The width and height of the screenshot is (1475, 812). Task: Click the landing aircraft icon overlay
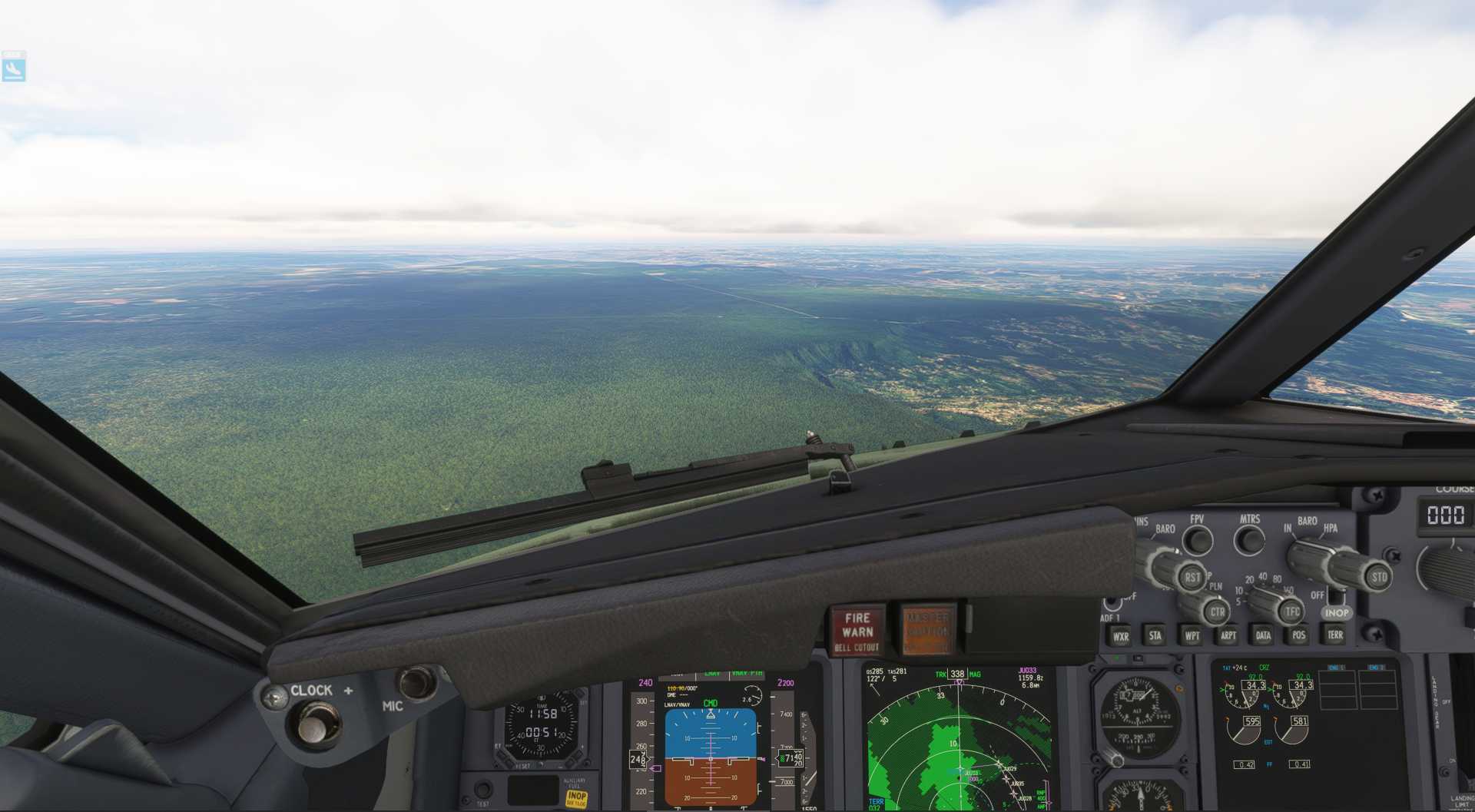point(14,68)
